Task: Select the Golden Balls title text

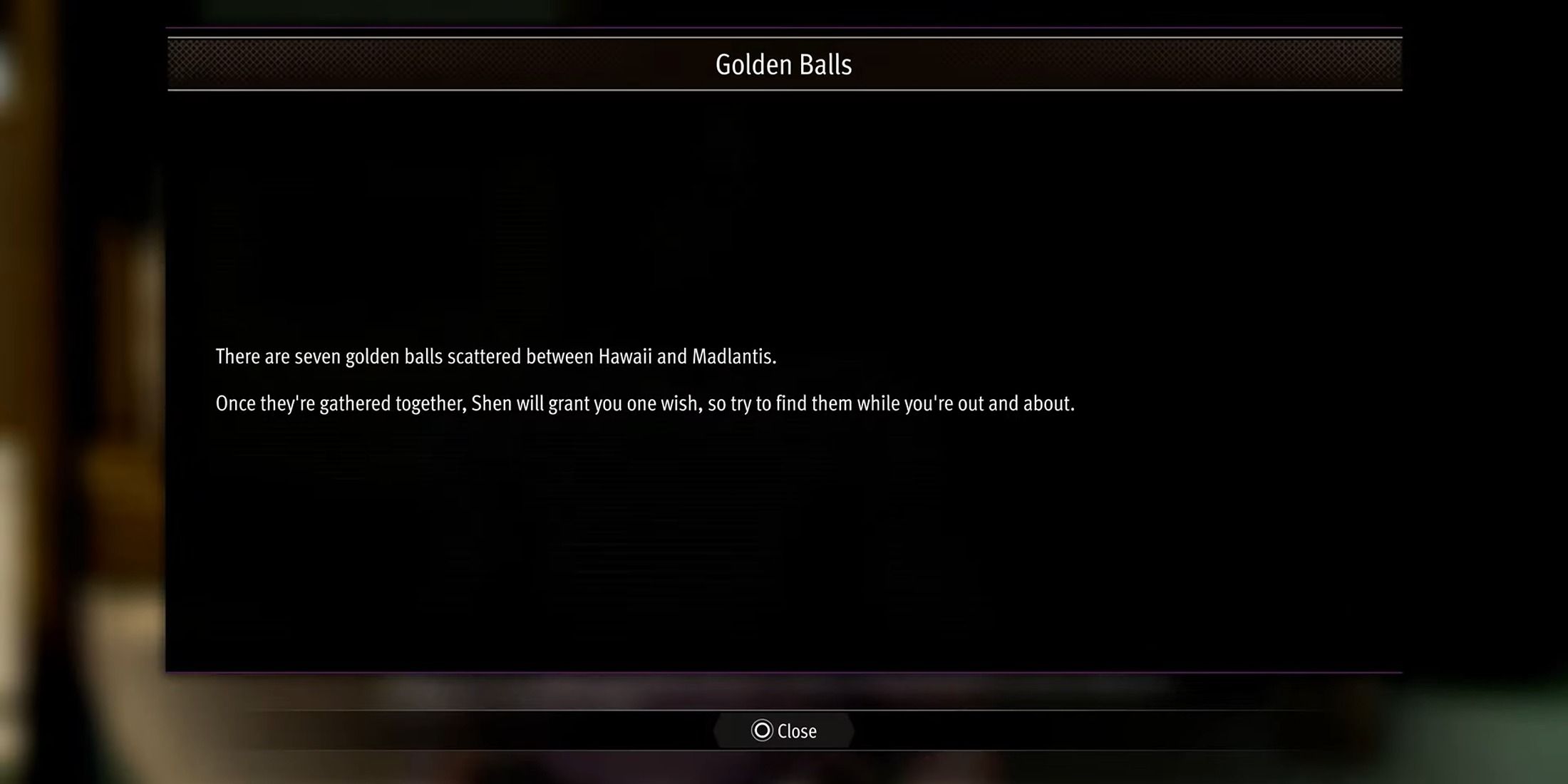Action: point(783,63)
